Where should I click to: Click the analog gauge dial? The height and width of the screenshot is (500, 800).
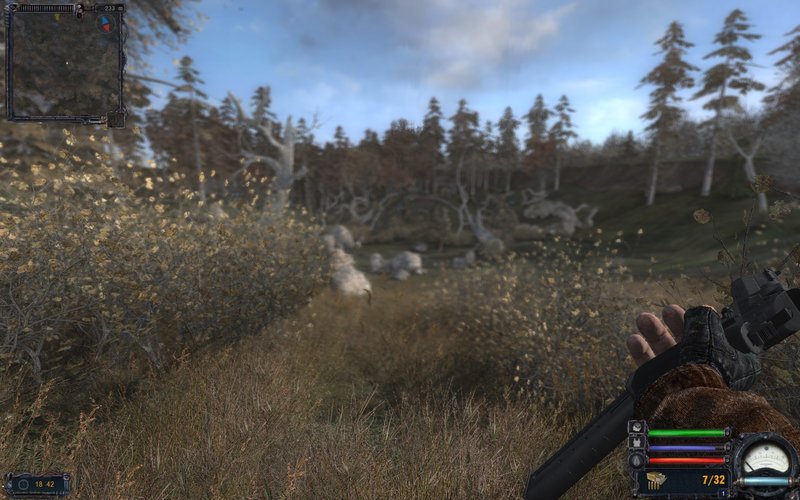pyautogui.click(x=766, y=455)
